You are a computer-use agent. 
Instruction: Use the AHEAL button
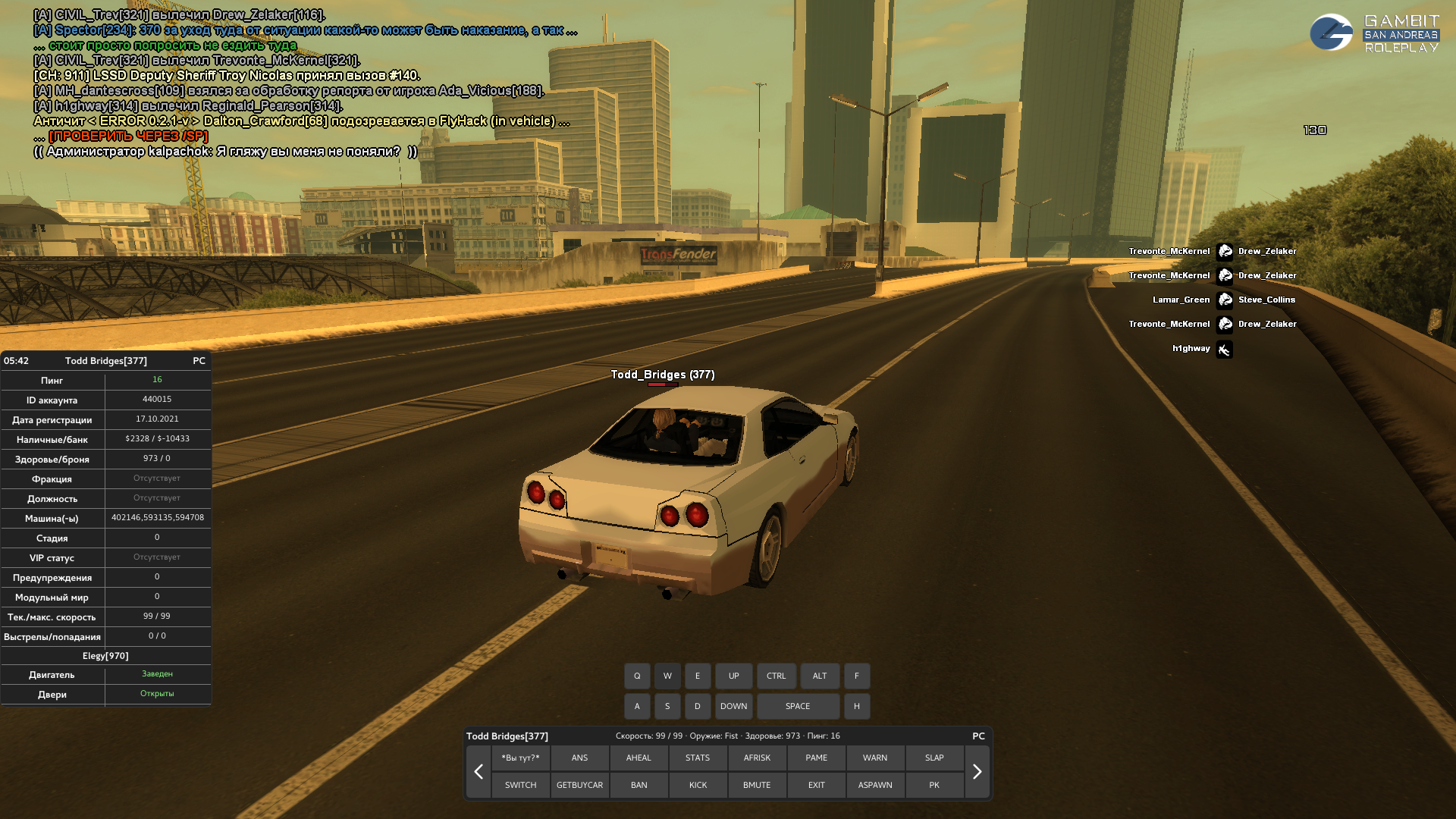(639, 758)
